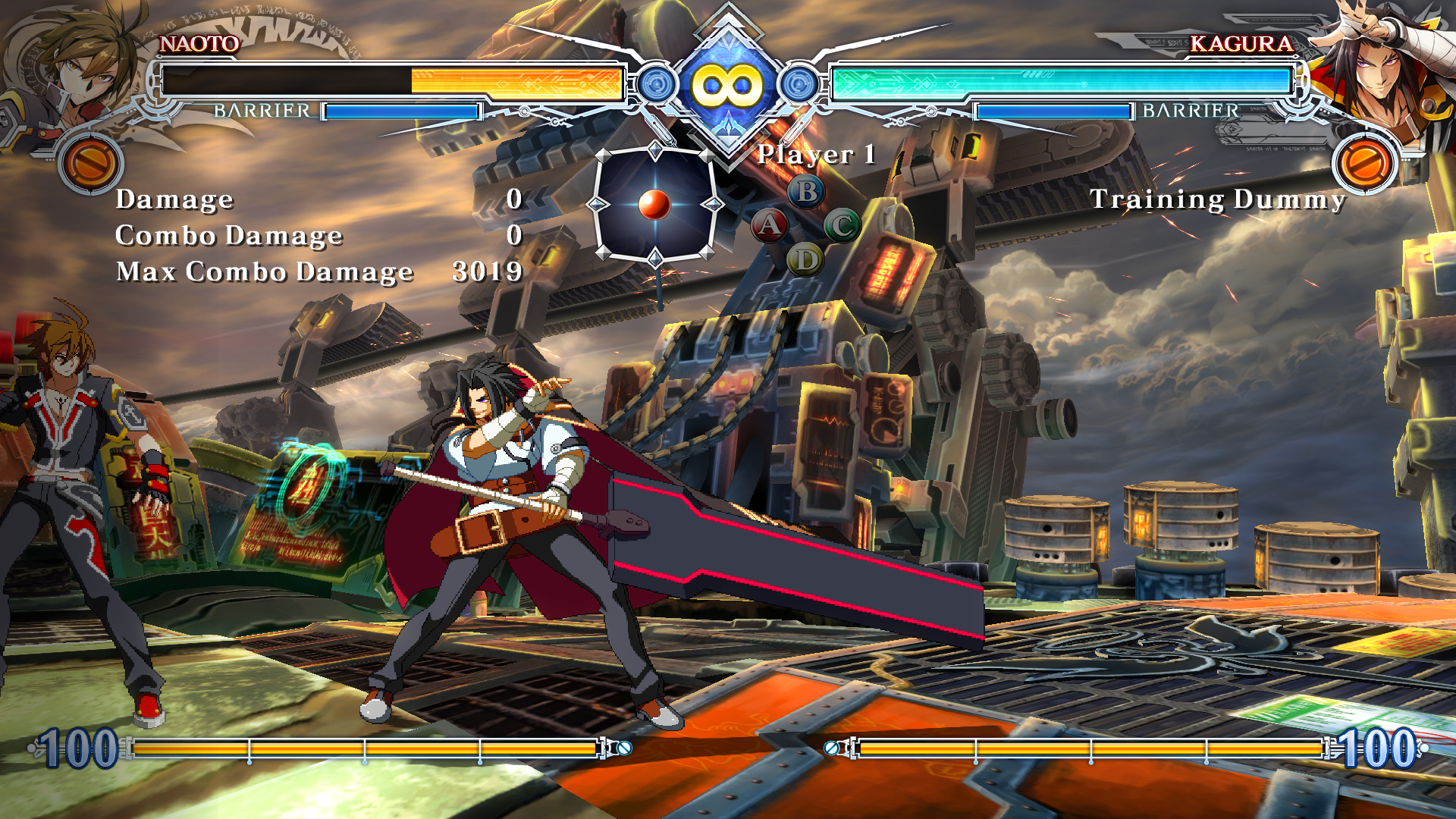Click the blue B button icon

coord(806,191)
